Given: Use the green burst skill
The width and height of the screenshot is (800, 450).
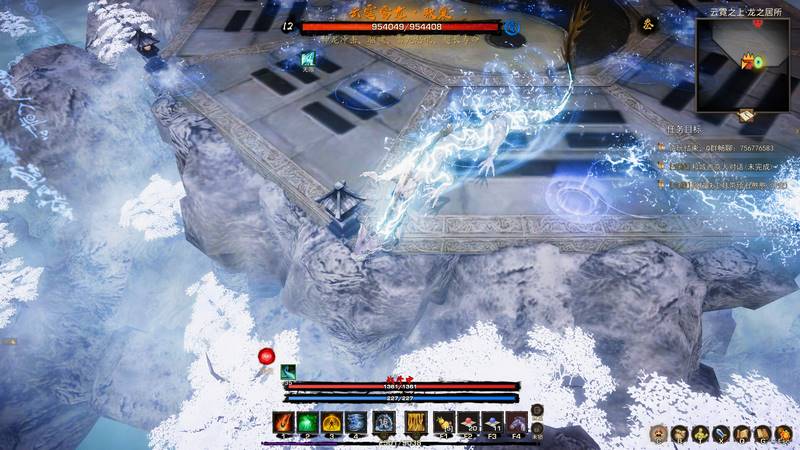Looking at the screenshot, I should click(x=307, y=422).
